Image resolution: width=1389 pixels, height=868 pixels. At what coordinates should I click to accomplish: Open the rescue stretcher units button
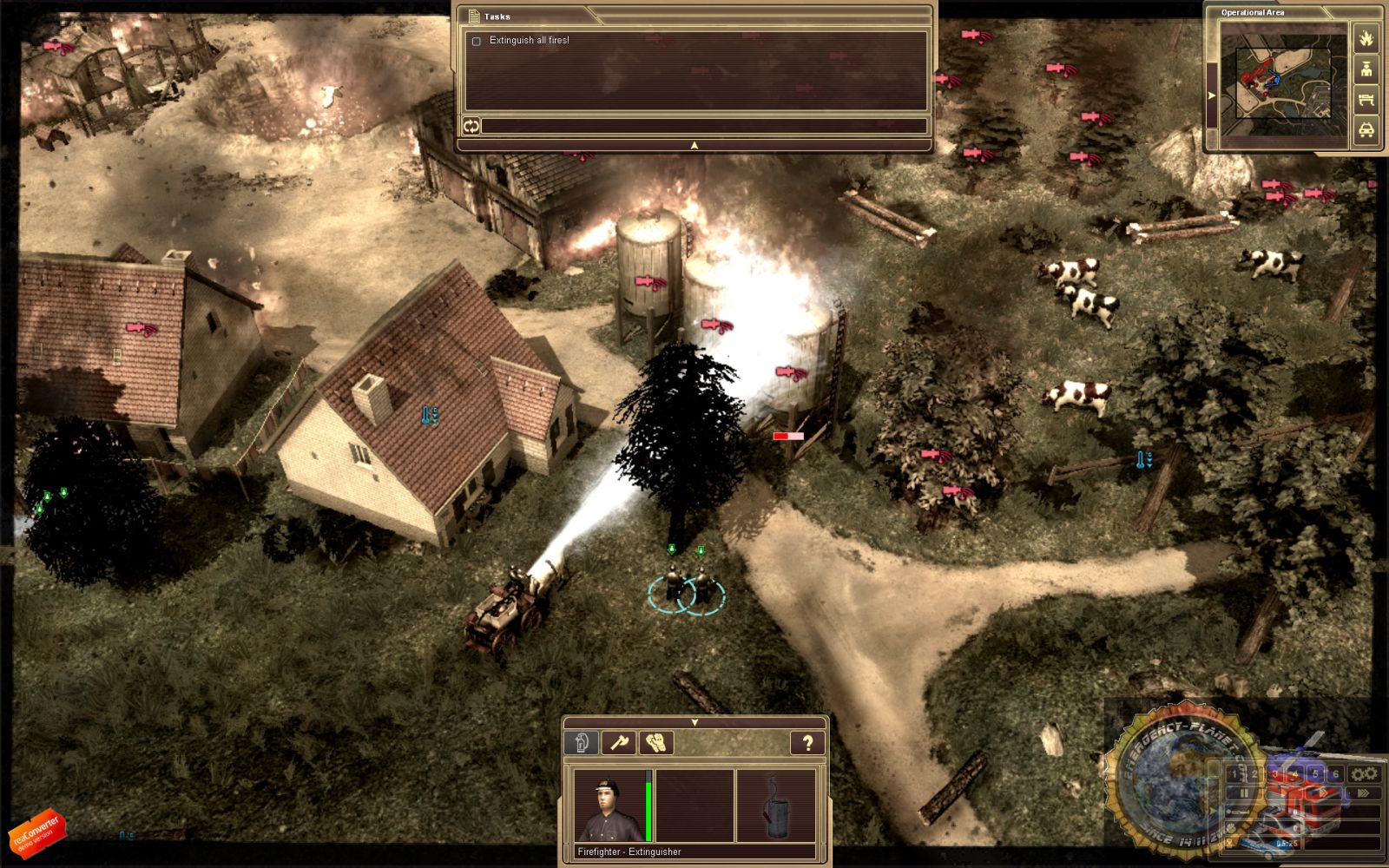pos(1366,100)
